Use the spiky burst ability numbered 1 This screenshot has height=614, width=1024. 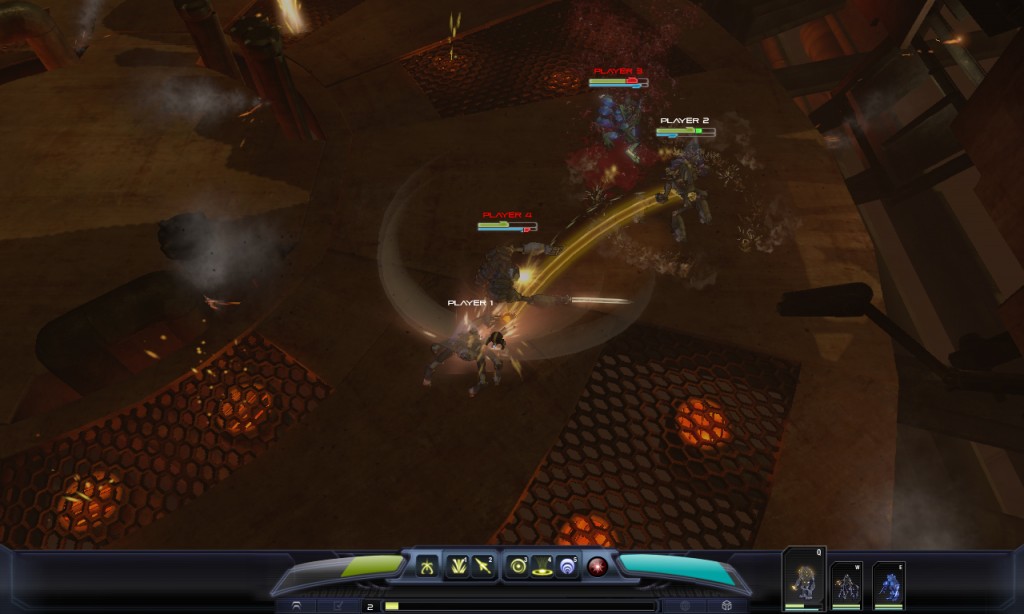point(458,565)
